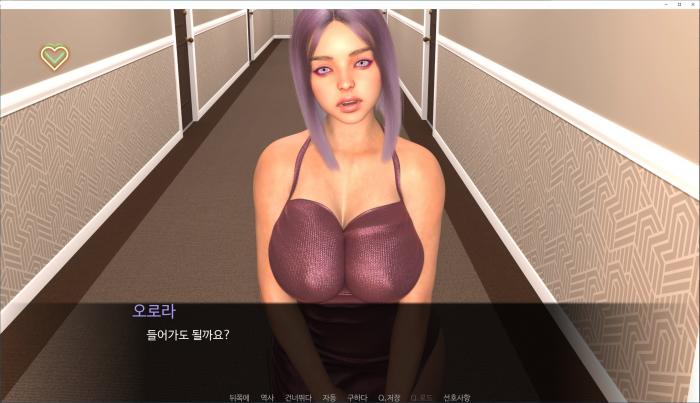This screenshot has height=403, width=700.
Task: Toggle 자동 (Auto) advance mode
Action: 329,397
